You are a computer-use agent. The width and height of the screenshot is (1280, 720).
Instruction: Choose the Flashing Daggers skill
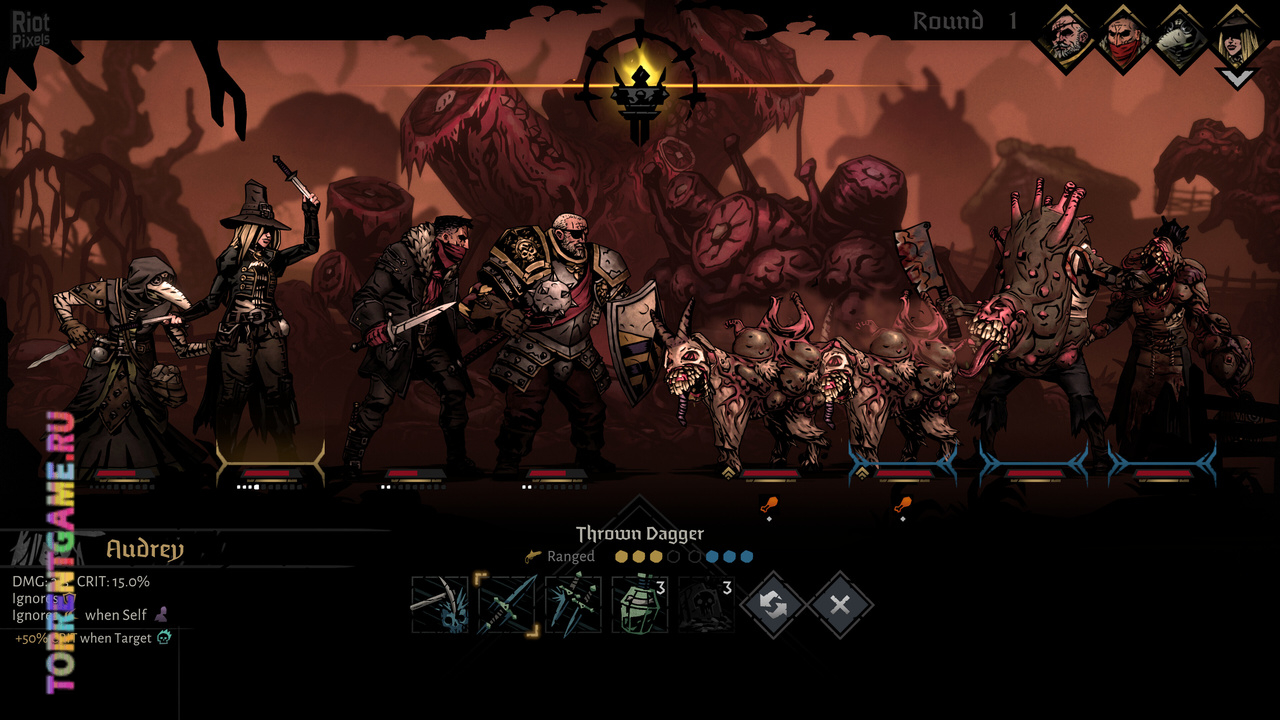coord(574,604)
